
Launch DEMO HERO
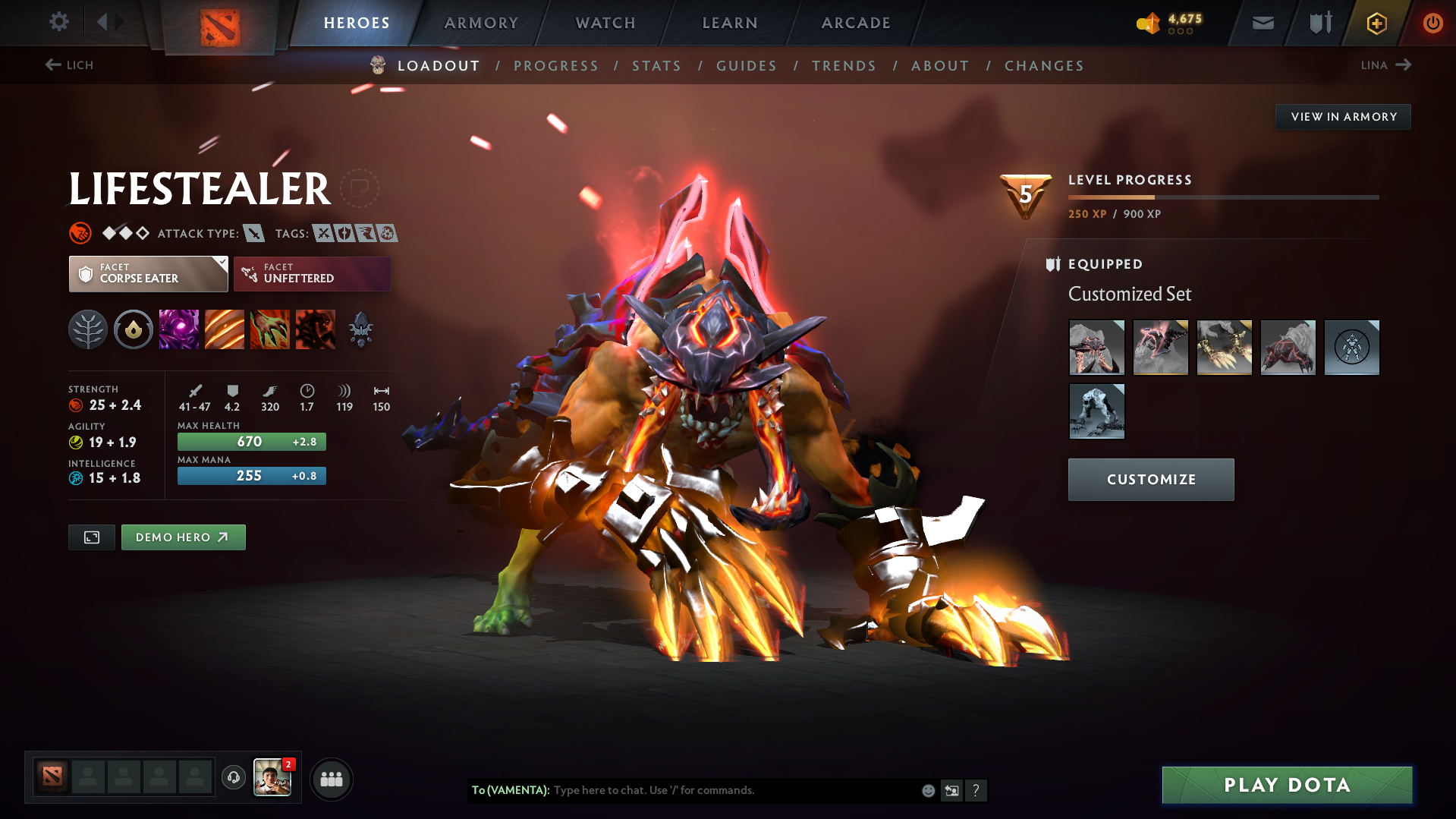183,537
